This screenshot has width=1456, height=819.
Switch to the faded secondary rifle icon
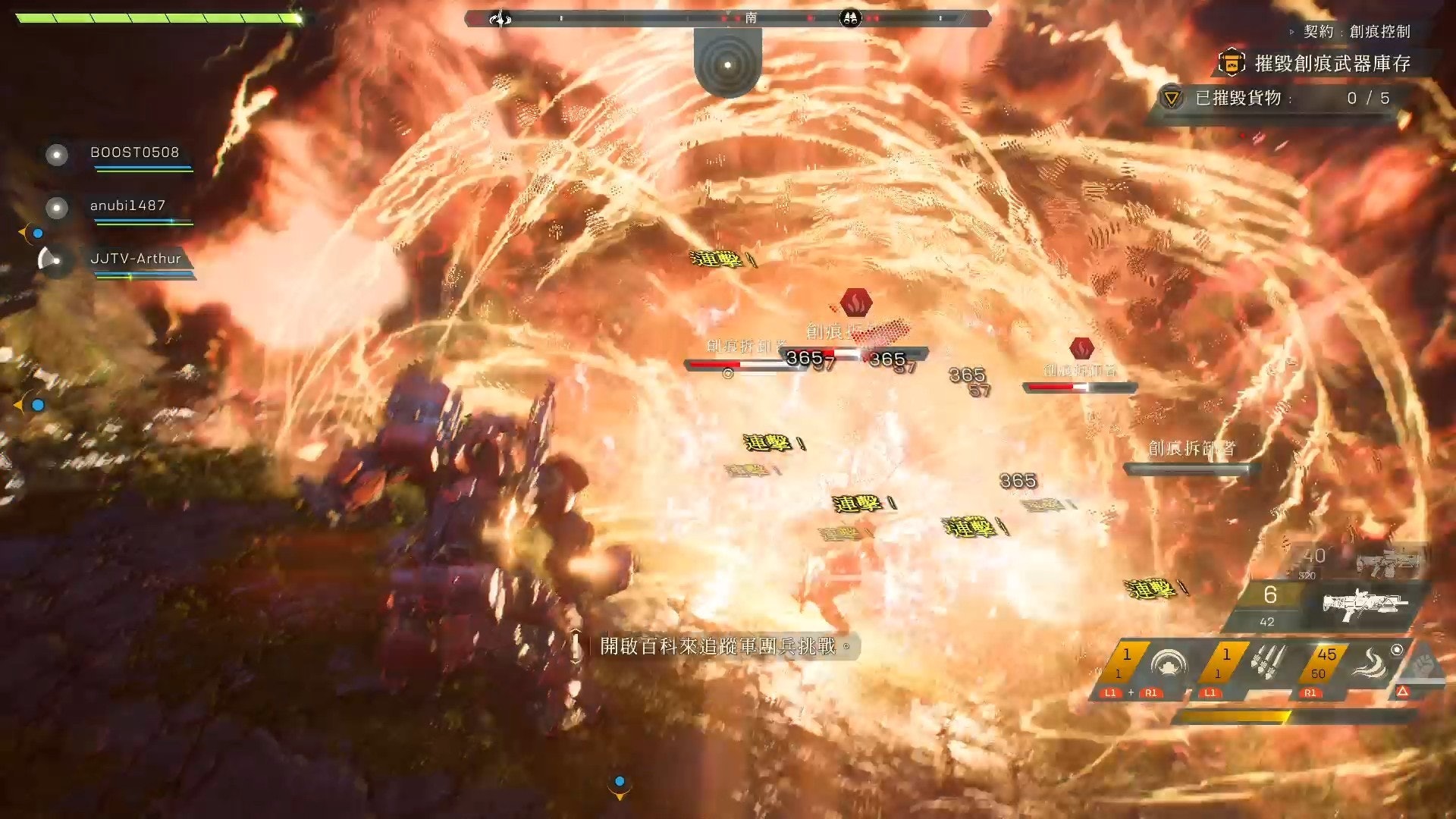[1387, 561]
